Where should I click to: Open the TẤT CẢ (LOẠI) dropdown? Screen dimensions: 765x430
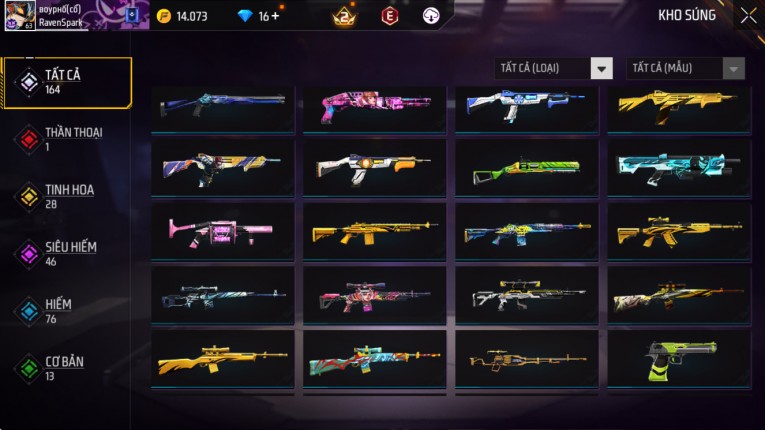point(554,68)
